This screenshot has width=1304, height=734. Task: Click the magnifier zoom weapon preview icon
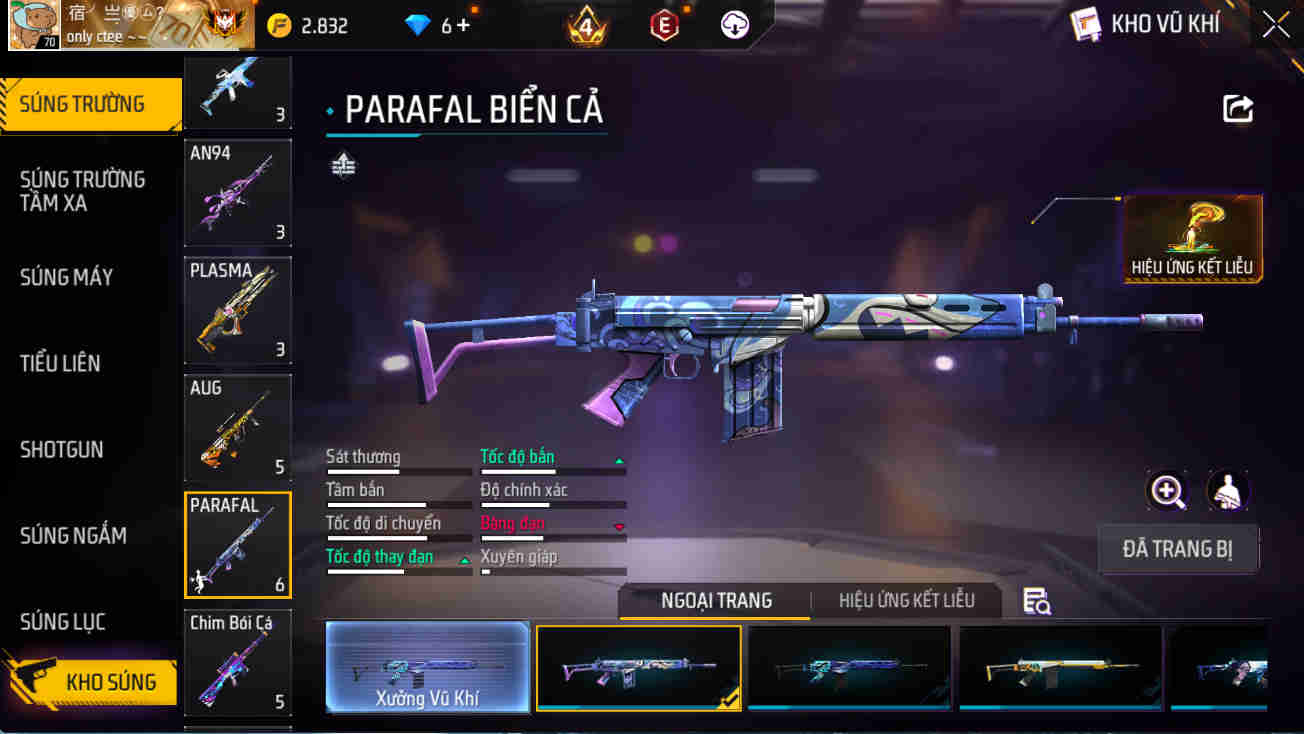(1168, 492)
